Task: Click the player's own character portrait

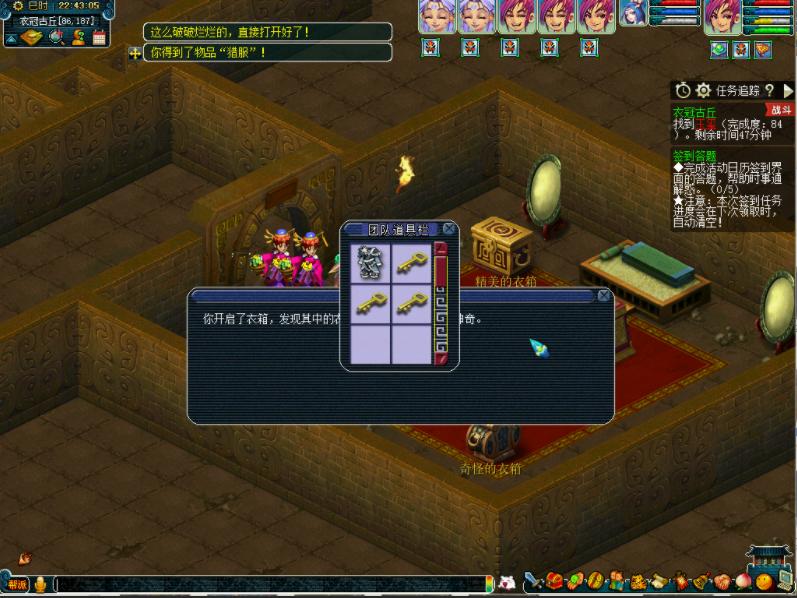Action: coord(722,17)
